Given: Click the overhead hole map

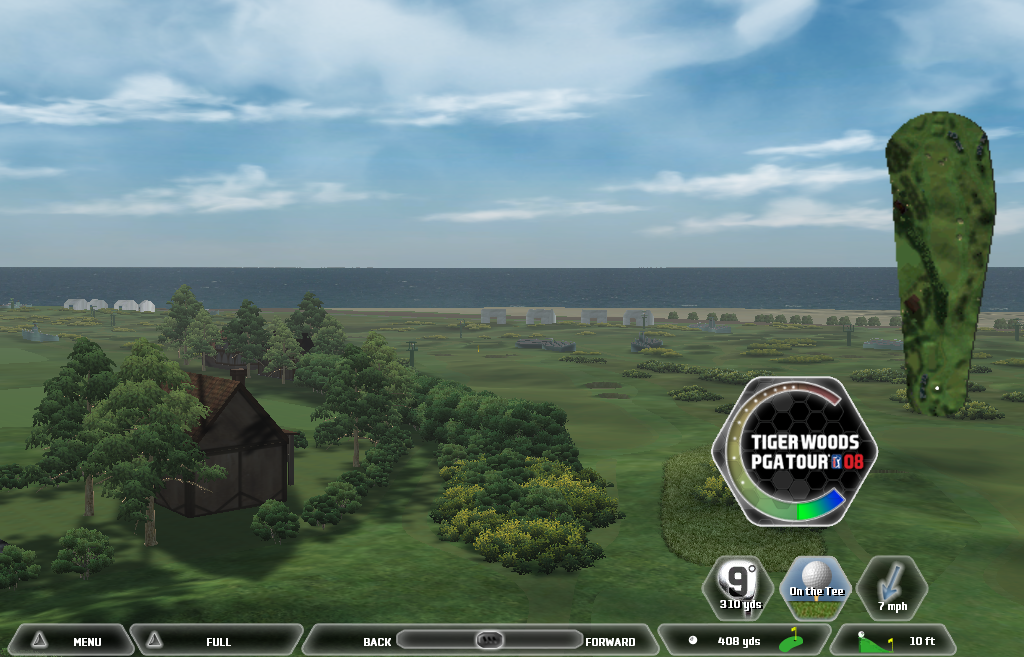Looking at the screenshot, I should (x=939, y=263).
